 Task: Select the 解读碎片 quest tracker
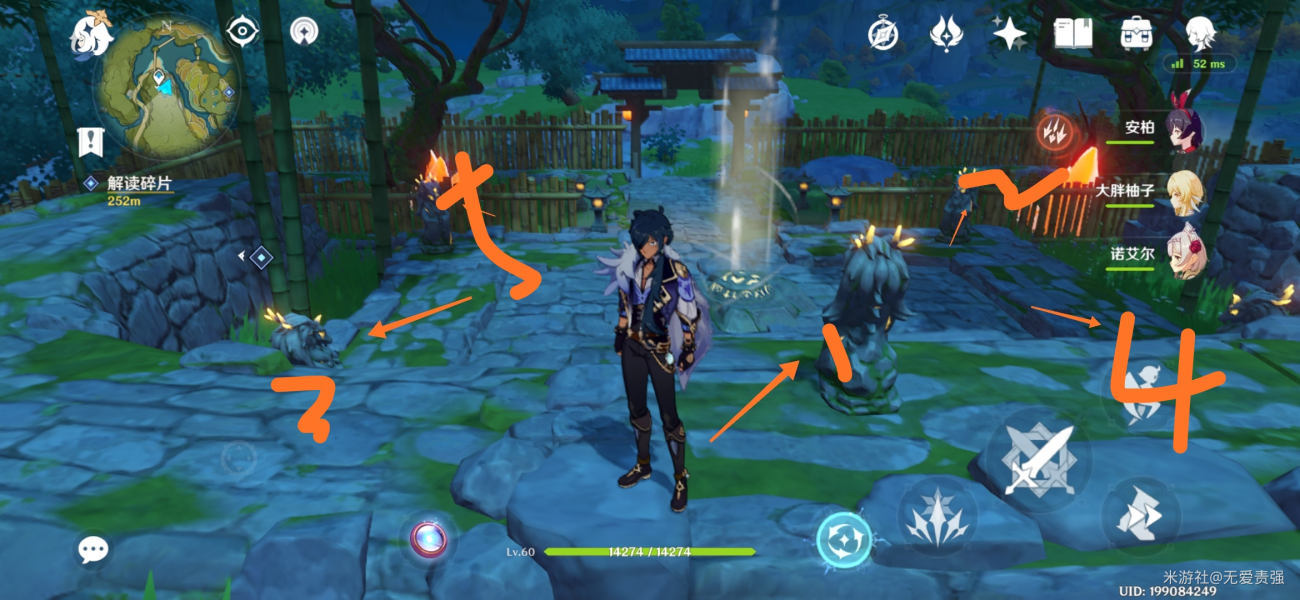click(x=138, y=185)
